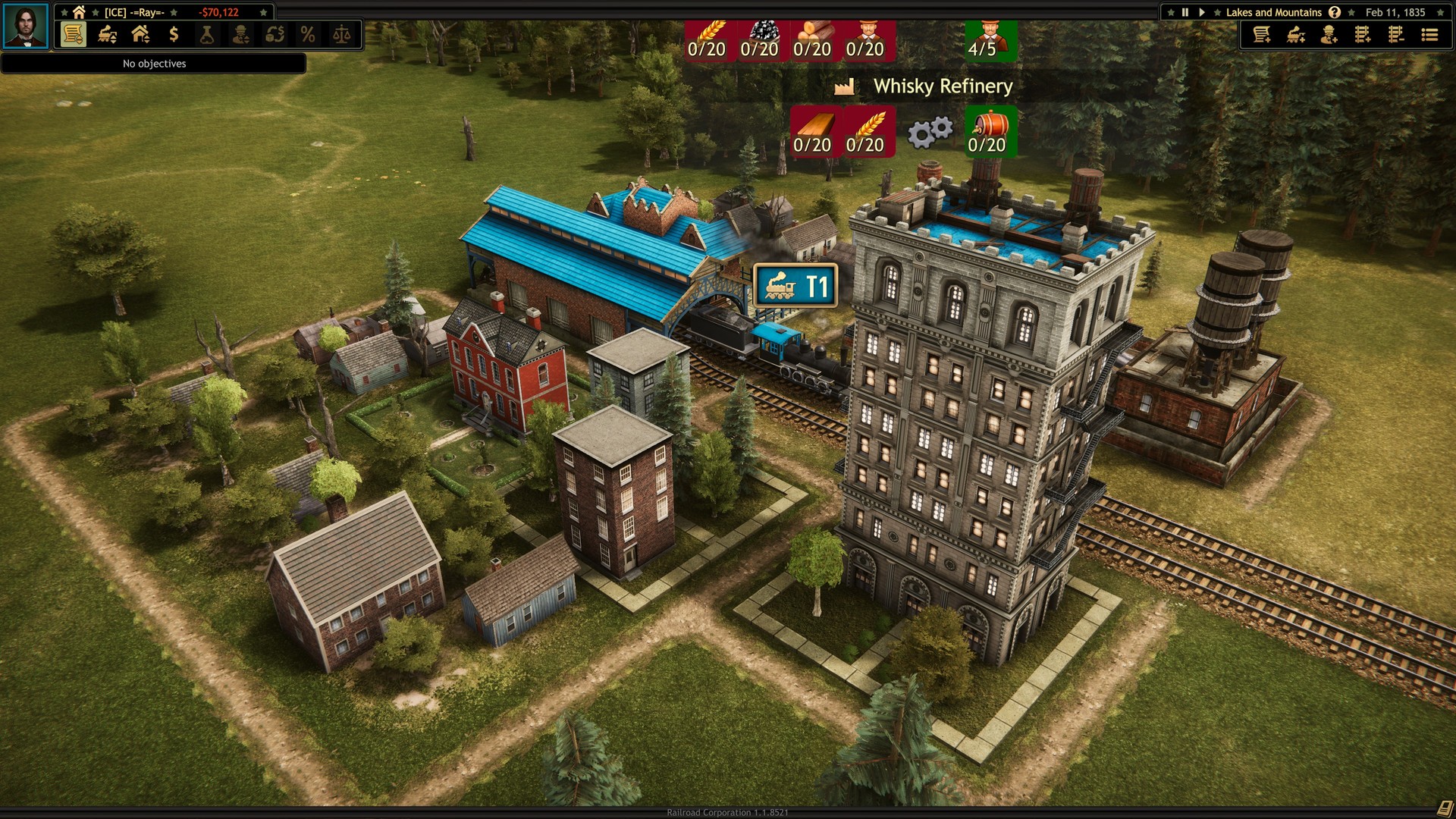1456x819 pixels.
Task: Expand the trains list panel
Action: [105, 34]
